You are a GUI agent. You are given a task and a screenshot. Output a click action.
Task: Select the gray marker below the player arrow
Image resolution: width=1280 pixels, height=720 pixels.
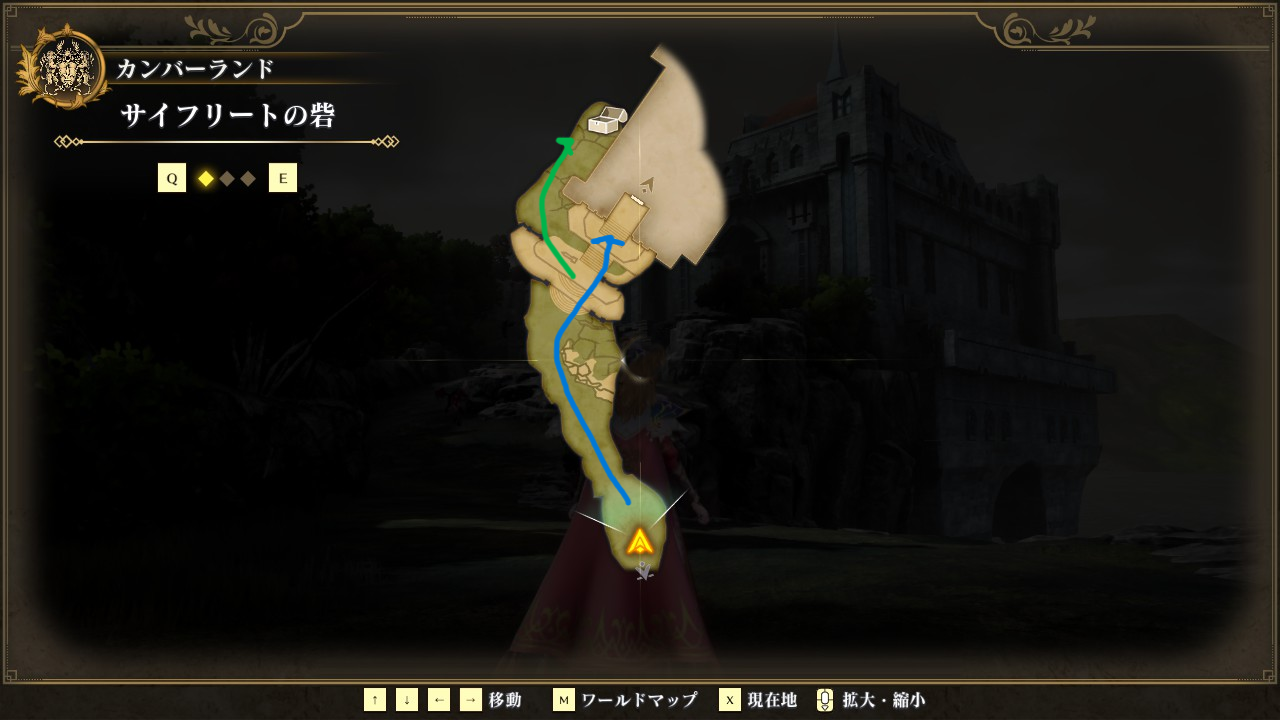(645, 571)
